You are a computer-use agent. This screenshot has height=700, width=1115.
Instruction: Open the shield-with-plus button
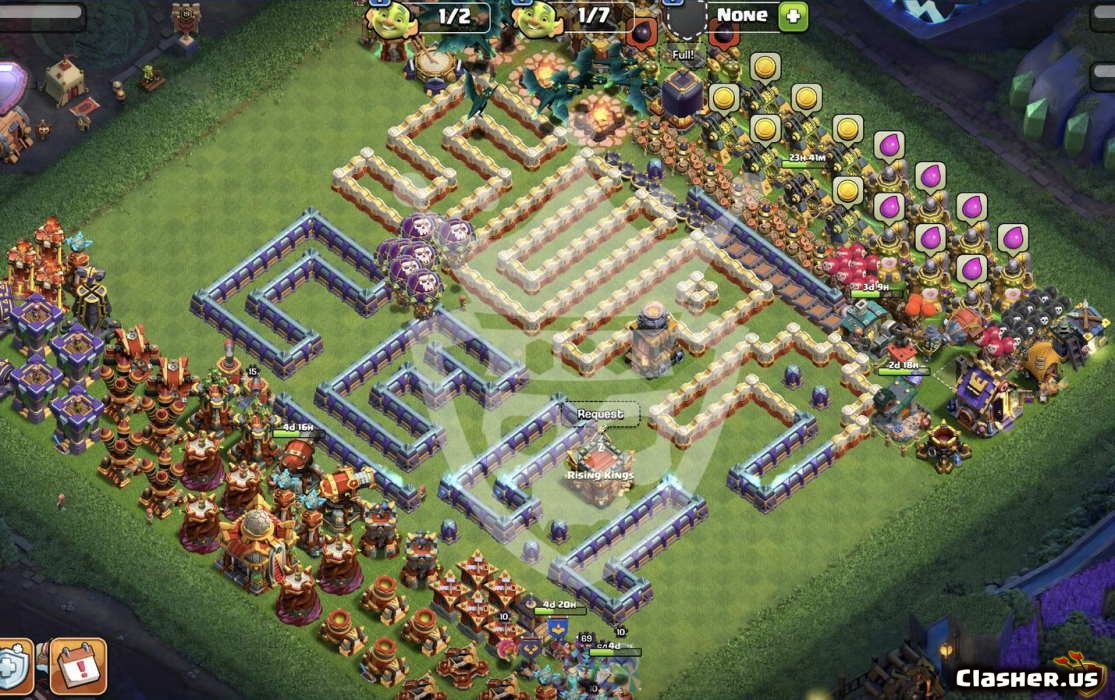pos(13,667)
